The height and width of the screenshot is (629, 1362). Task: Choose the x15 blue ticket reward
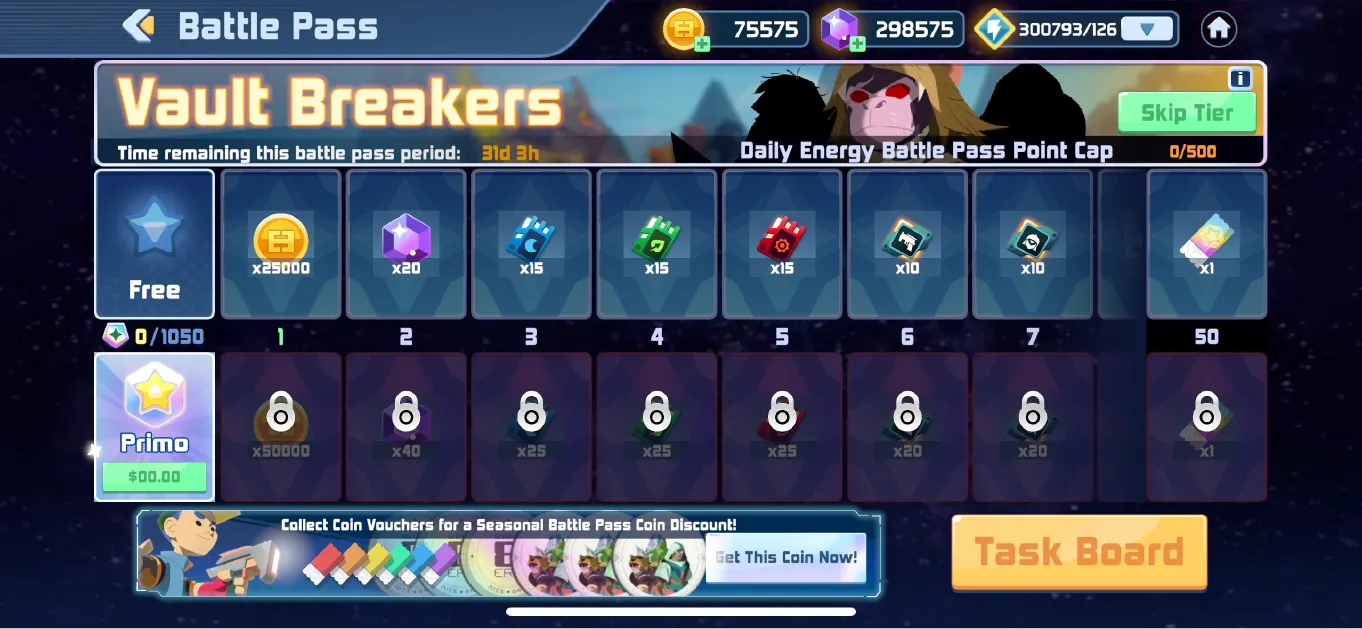(x=531, y=244)
